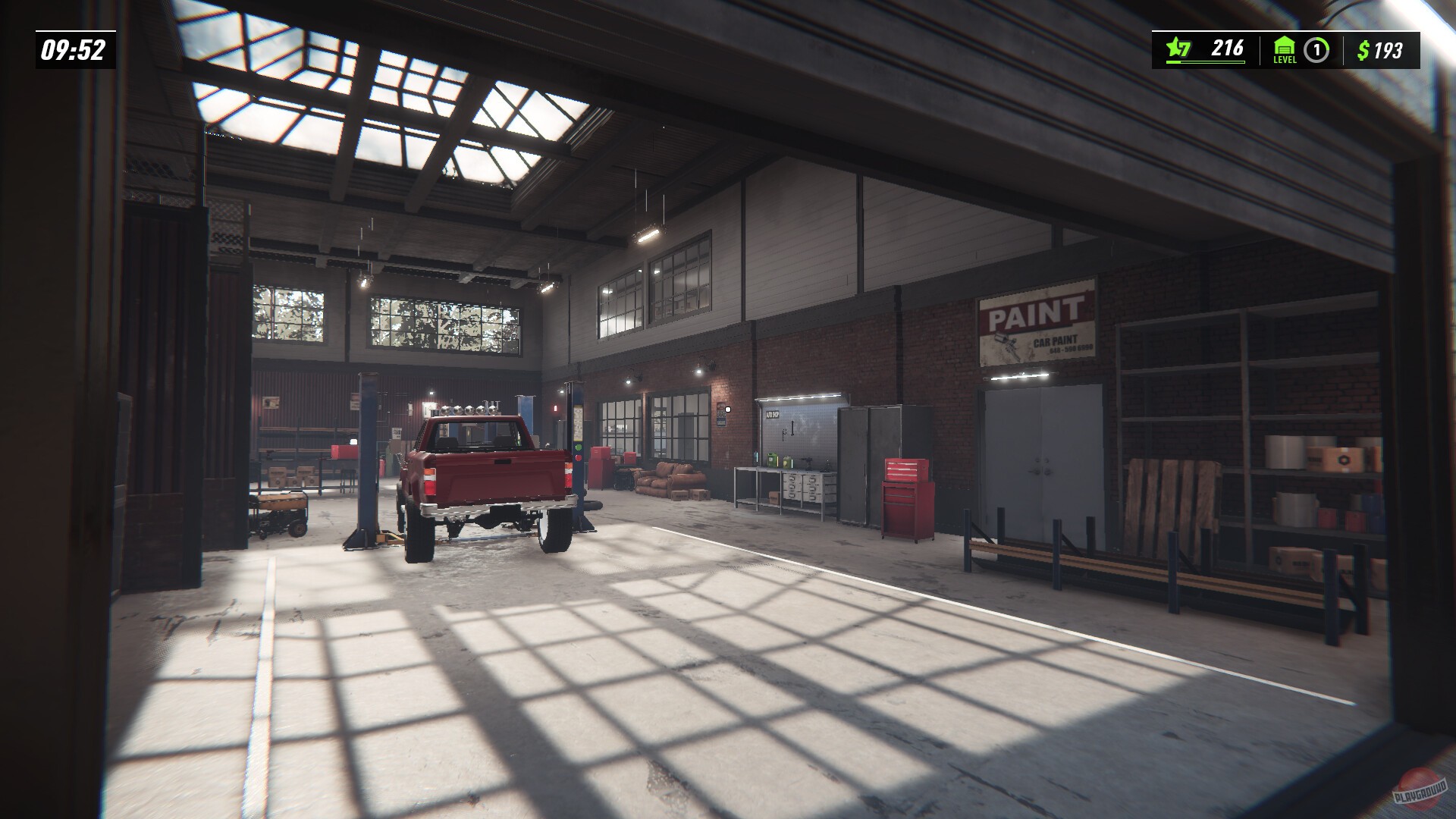Click the small AUTO SHOP wall plaque
1456x819 pixels.
pos(773,415)
